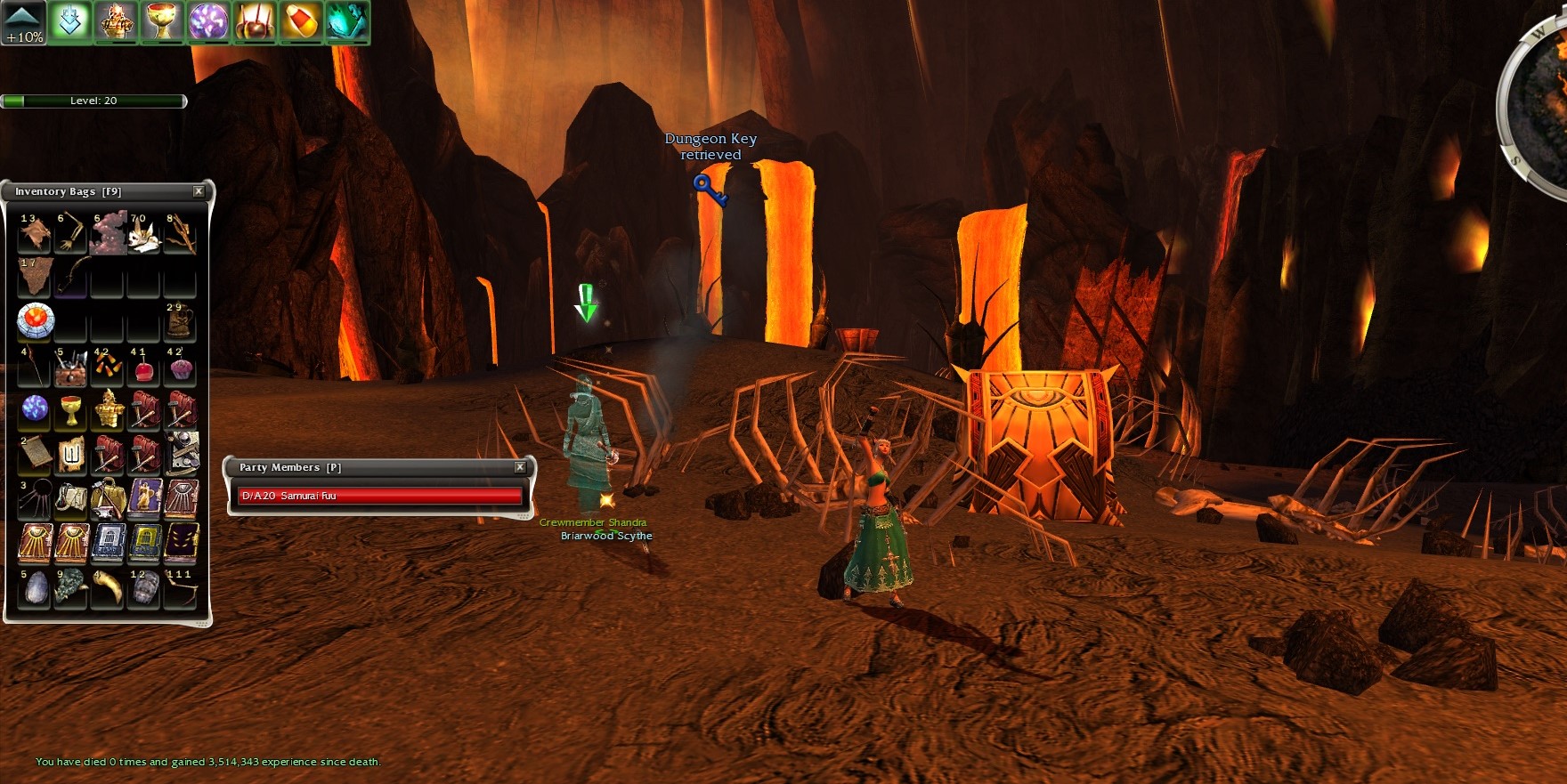Select the teal ghostly figure effect icon
The height and width of the screenshot is (784, 1567).
pyautogui.click(x=346, y=22)
